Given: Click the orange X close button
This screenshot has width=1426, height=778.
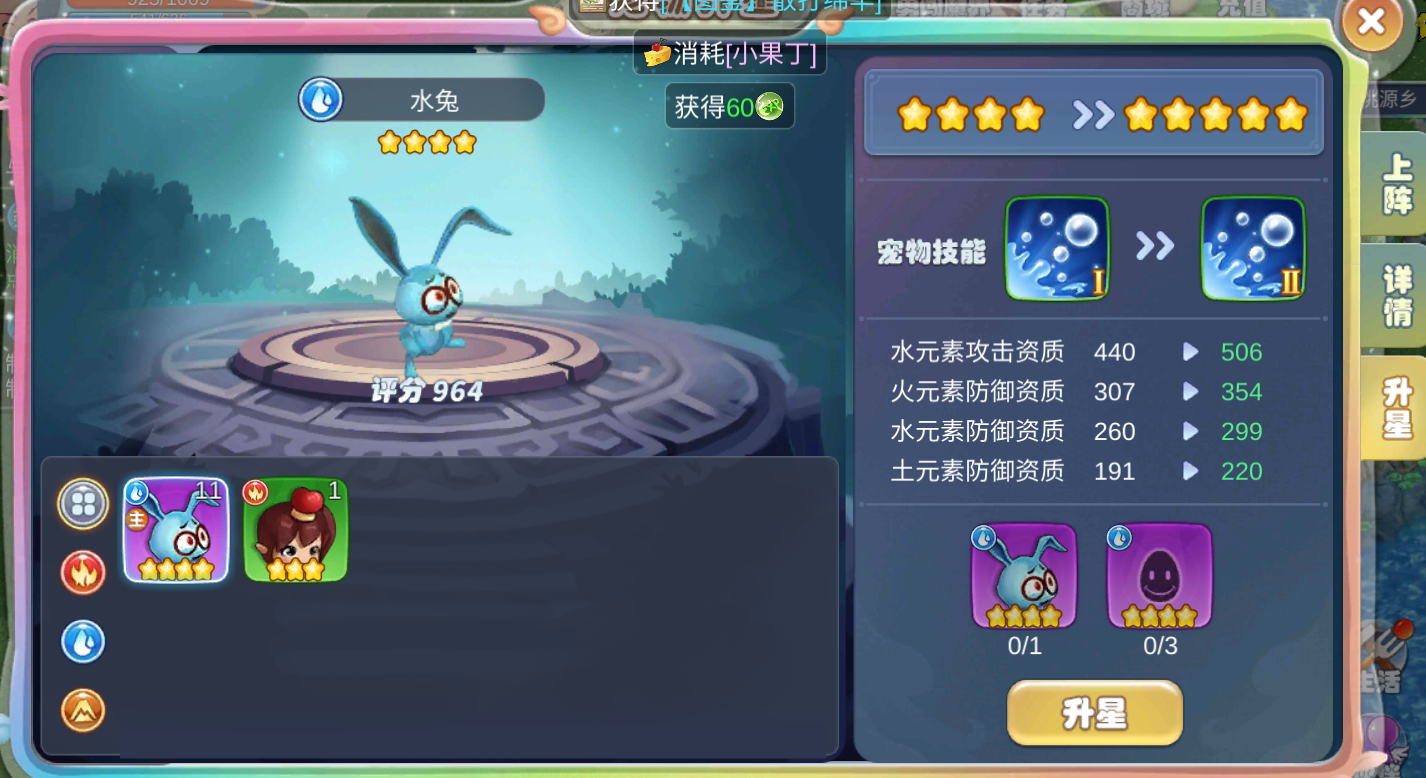Looking at the screenshot, I should pos(1372,24).
